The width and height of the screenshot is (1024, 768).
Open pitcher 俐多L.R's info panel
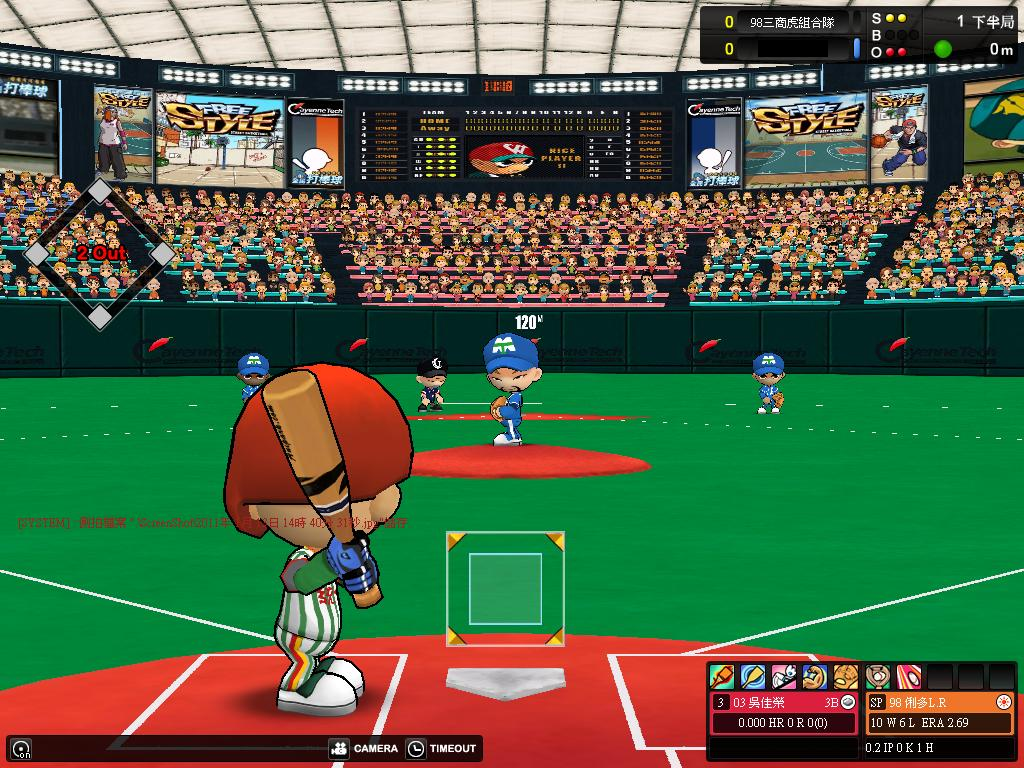click(x=940, y=702)
